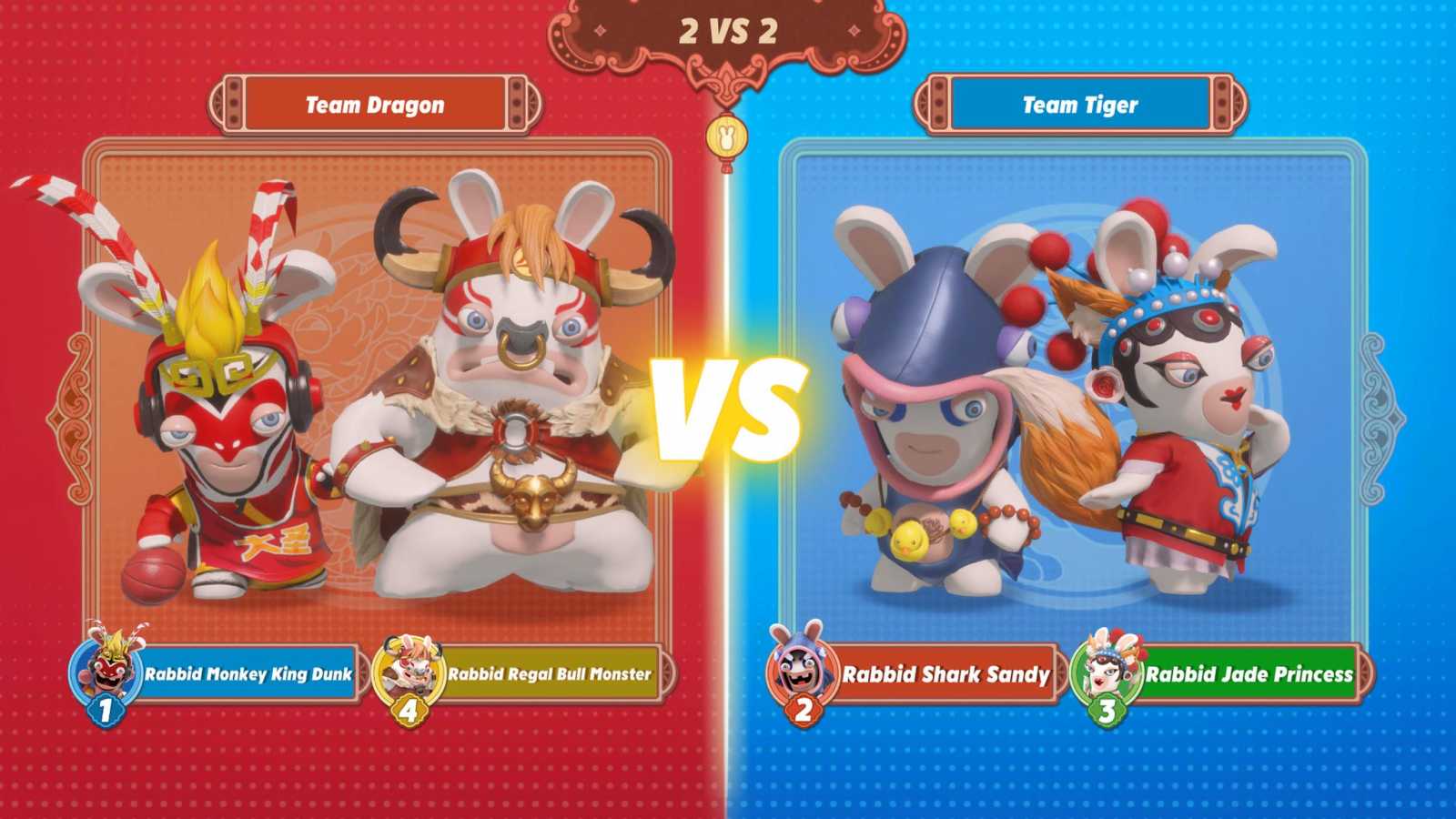Click the lantern icon between both team panels
Screen dimensions: 1456x819
(x=727, y=134)
